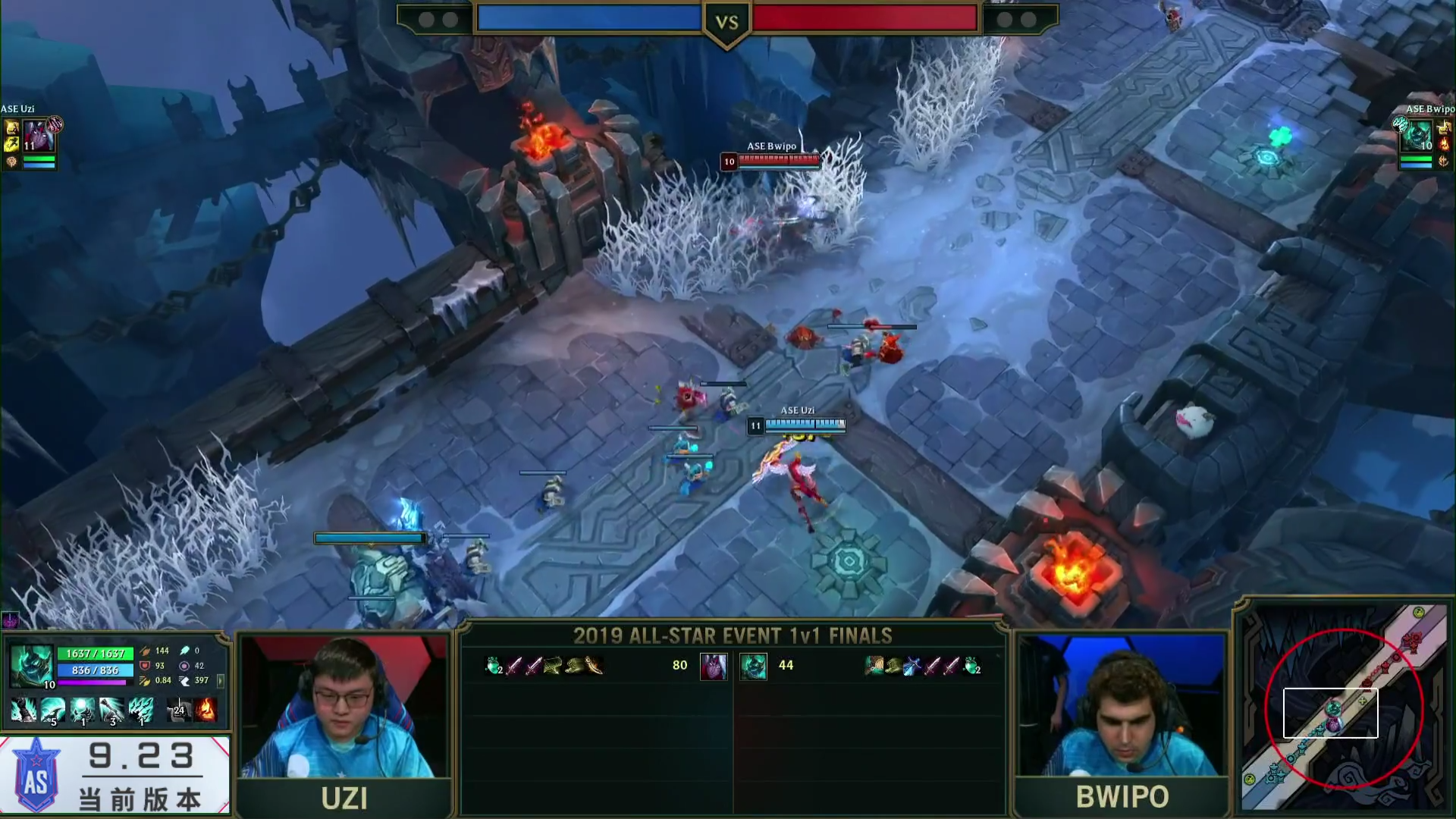Select Thresh's portrait in the champion panel
The height and width of the screenshot is (819, 1456).
pyautogui.click(x=30, y=665)
